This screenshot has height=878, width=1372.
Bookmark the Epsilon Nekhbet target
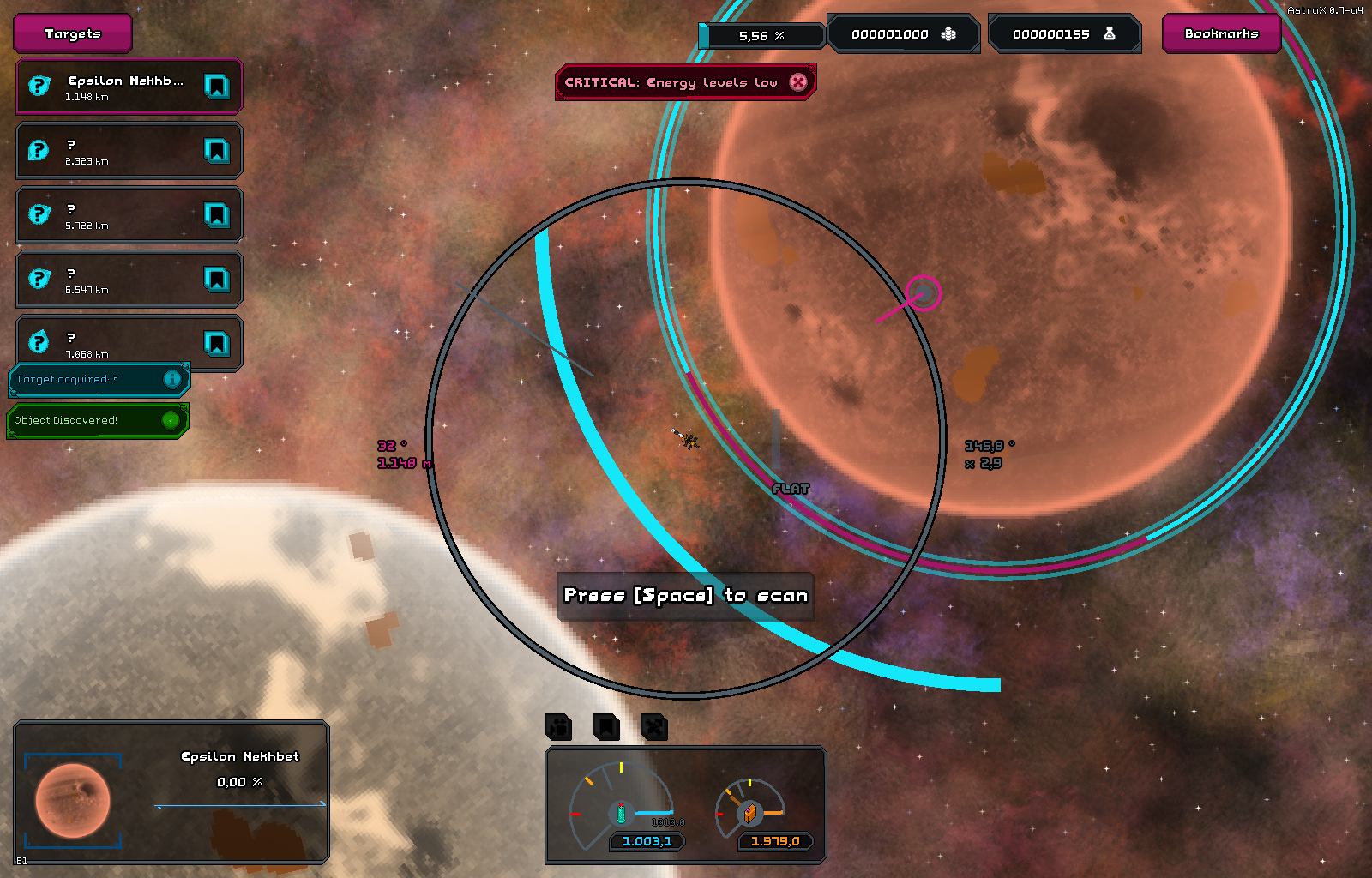pyautogui.click(x=216, y=87)
